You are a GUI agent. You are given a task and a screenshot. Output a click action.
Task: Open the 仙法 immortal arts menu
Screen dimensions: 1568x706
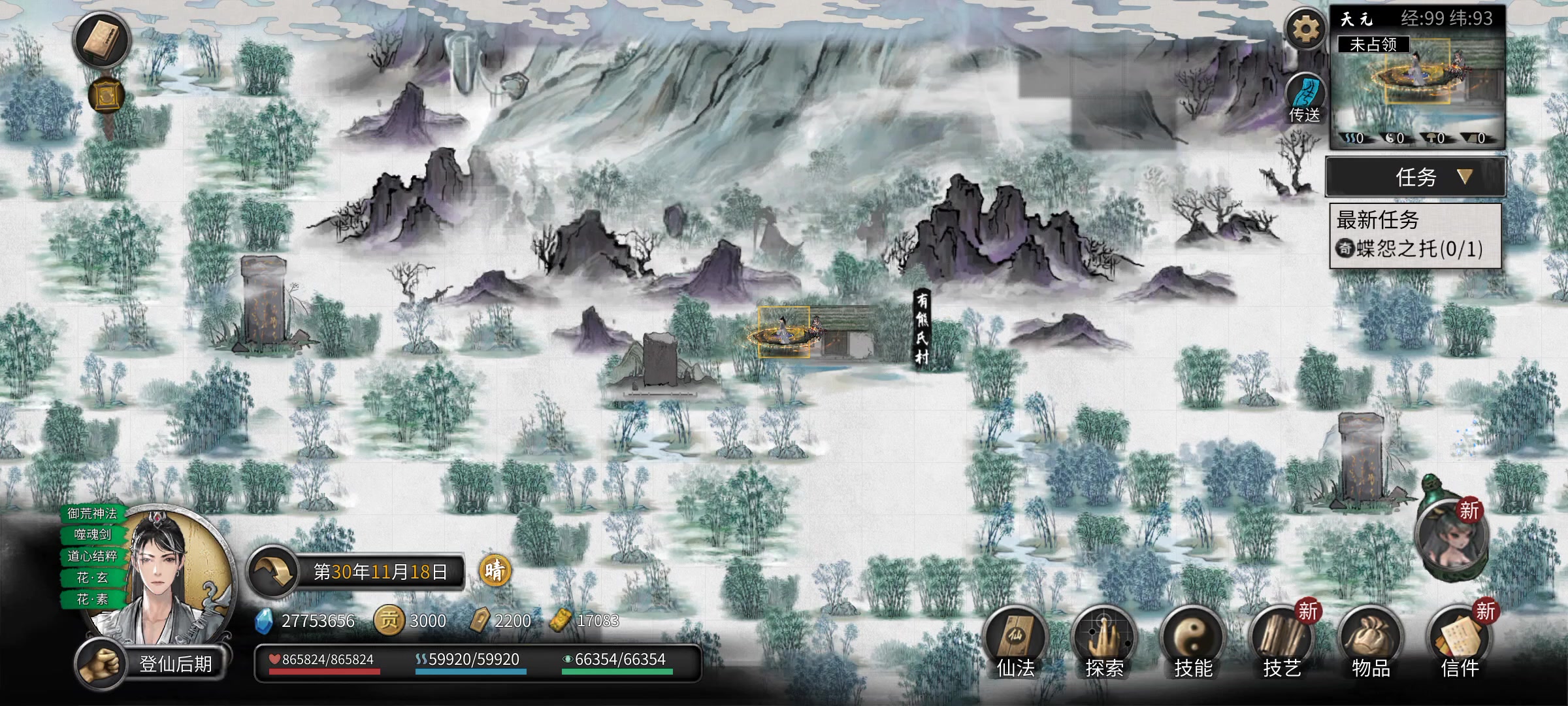click(1015, 642)
